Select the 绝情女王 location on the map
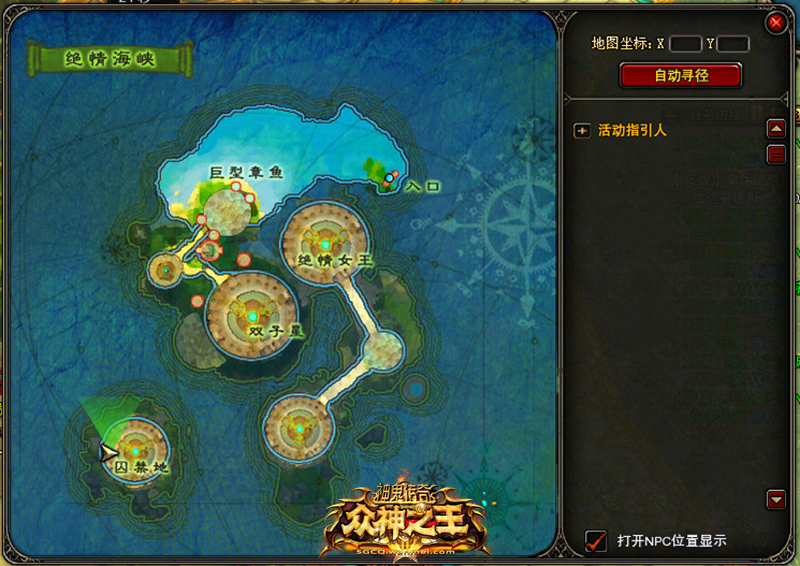Image resolution: width=800 pixels, height=566 pixels. (325, 242)
